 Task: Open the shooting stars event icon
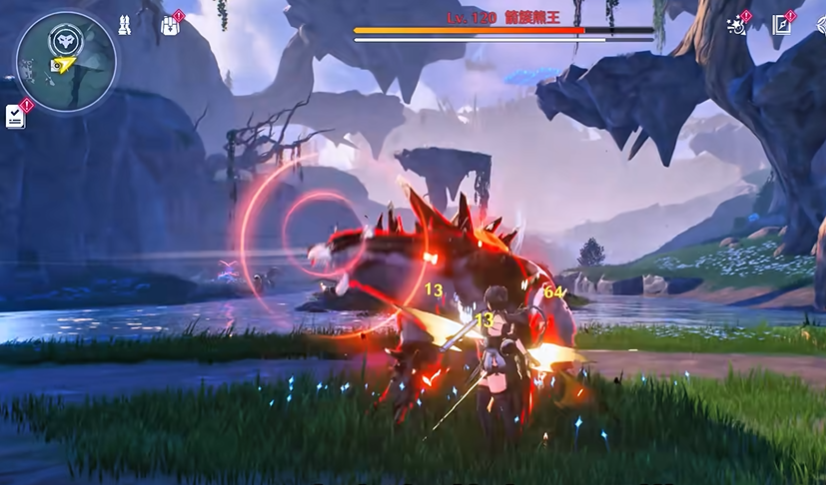click(x=737, y=25)
